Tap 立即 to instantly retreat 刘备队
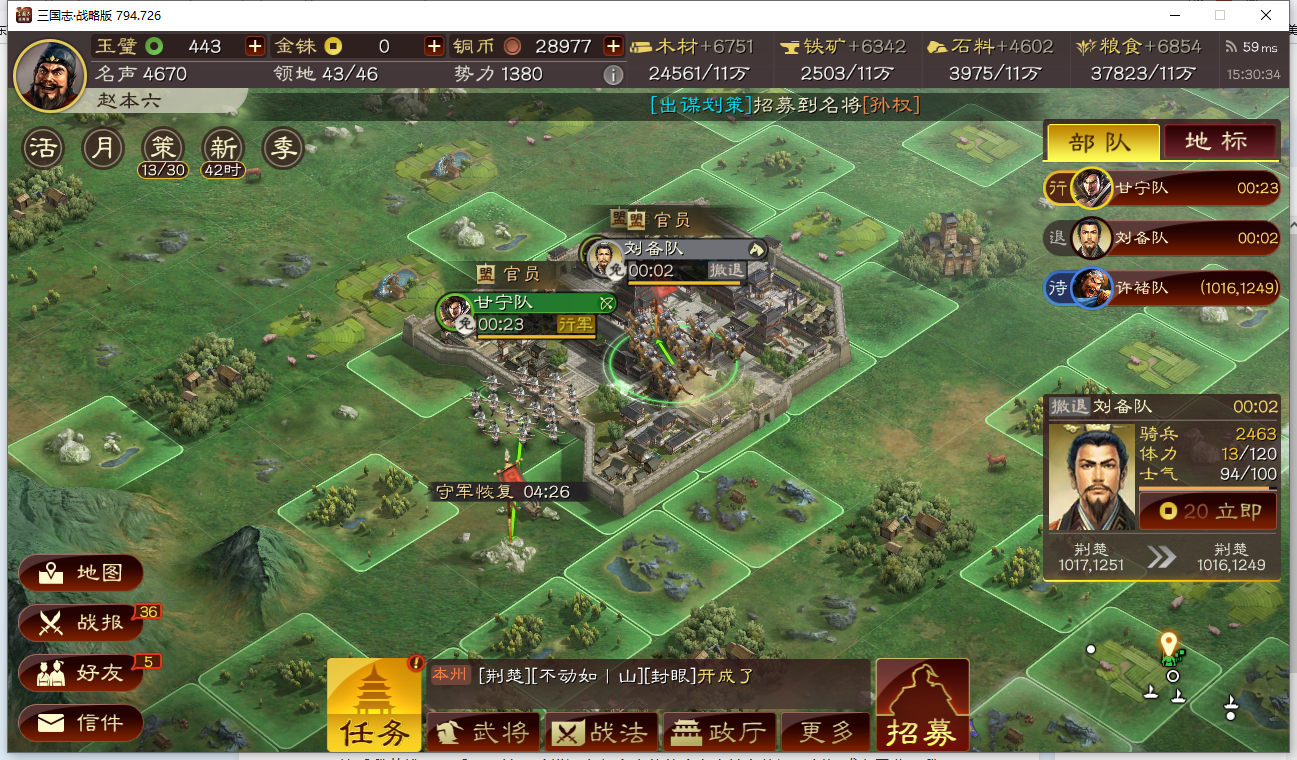 click(1206, 510)
